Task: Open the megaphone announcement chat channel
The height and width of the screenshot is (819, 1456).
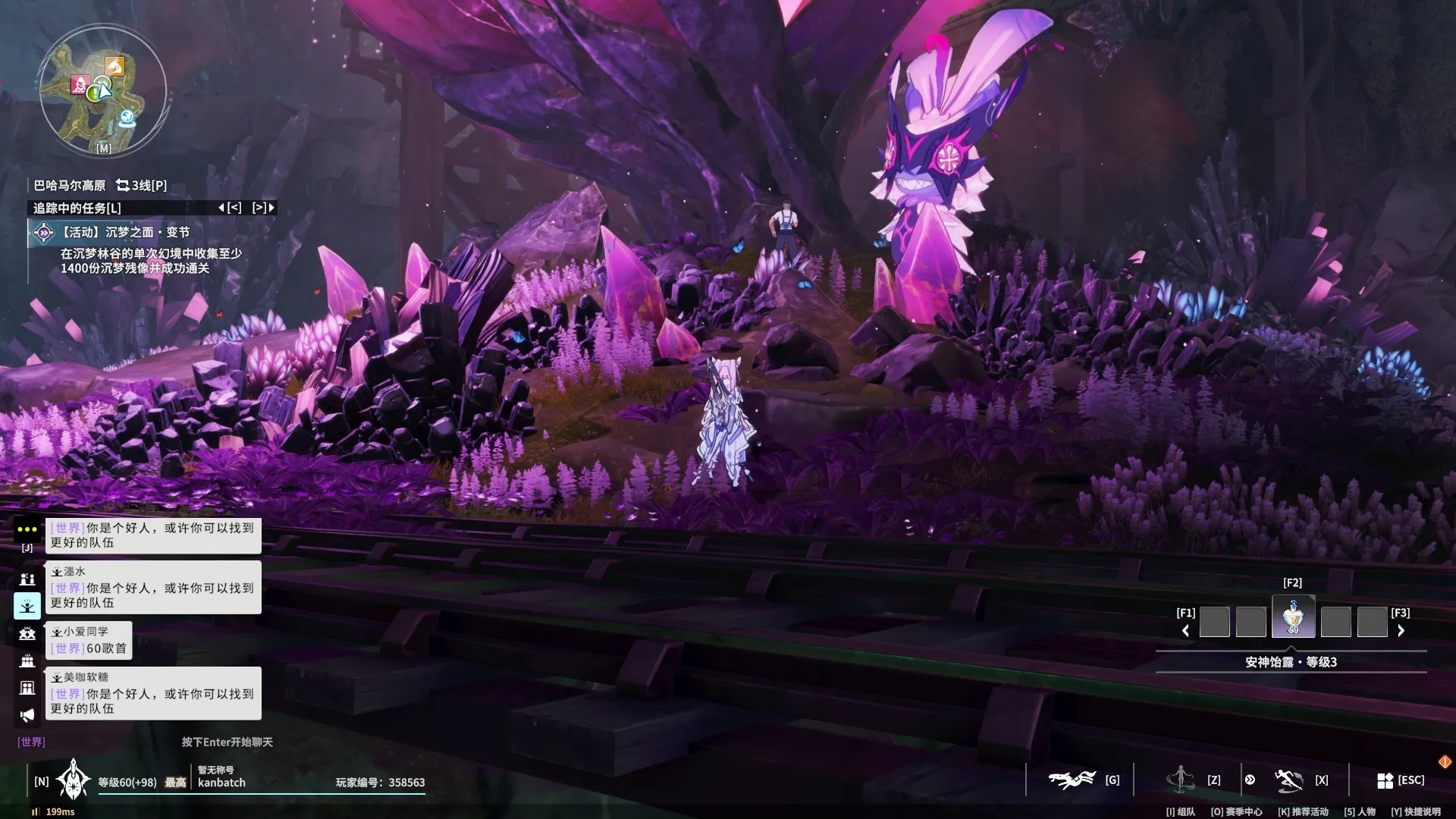Action: pos(27,715)
